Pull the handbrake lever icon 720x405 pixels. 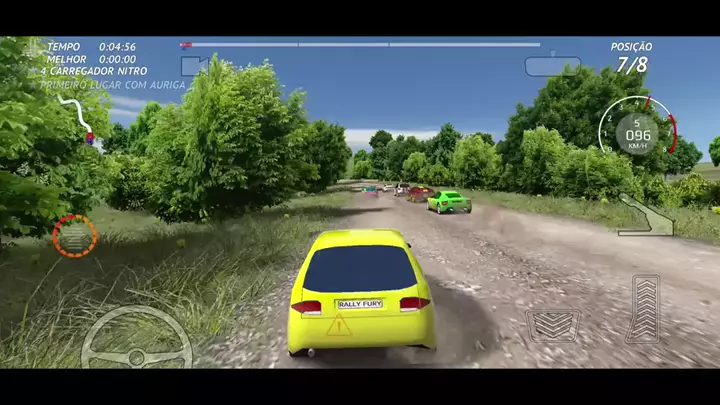coord(645,215)
